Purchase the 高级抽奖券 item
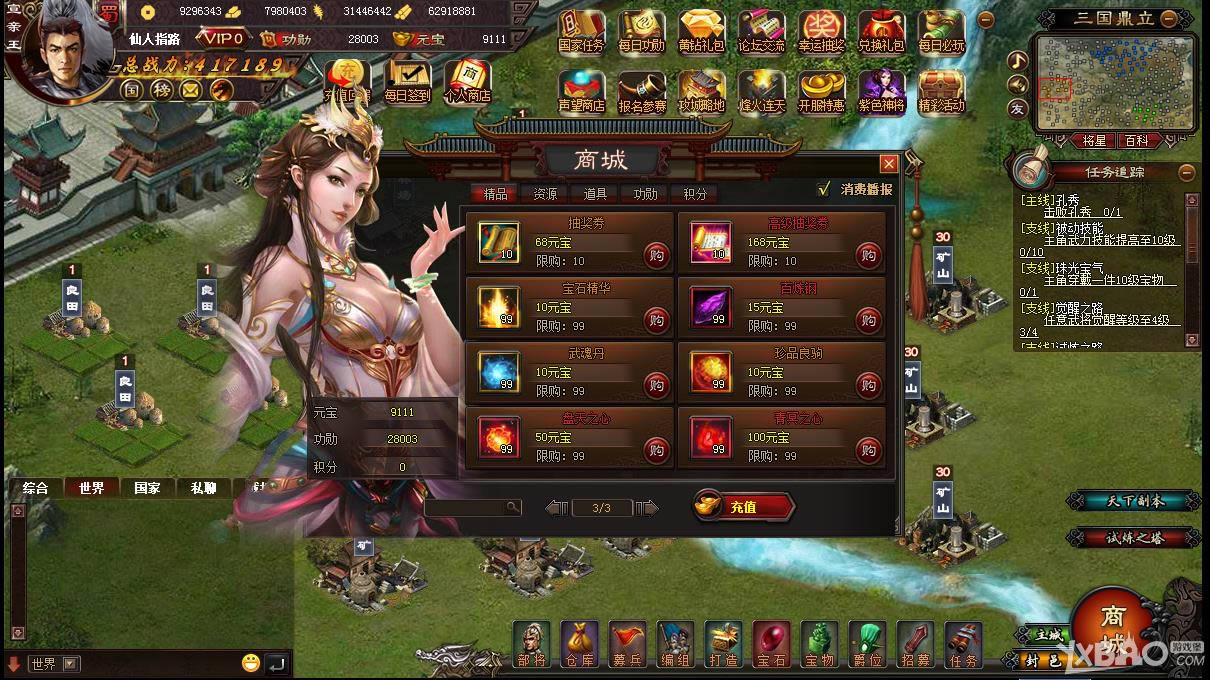1210x680 pixels. pyautogui.click(x=868, y=256)
